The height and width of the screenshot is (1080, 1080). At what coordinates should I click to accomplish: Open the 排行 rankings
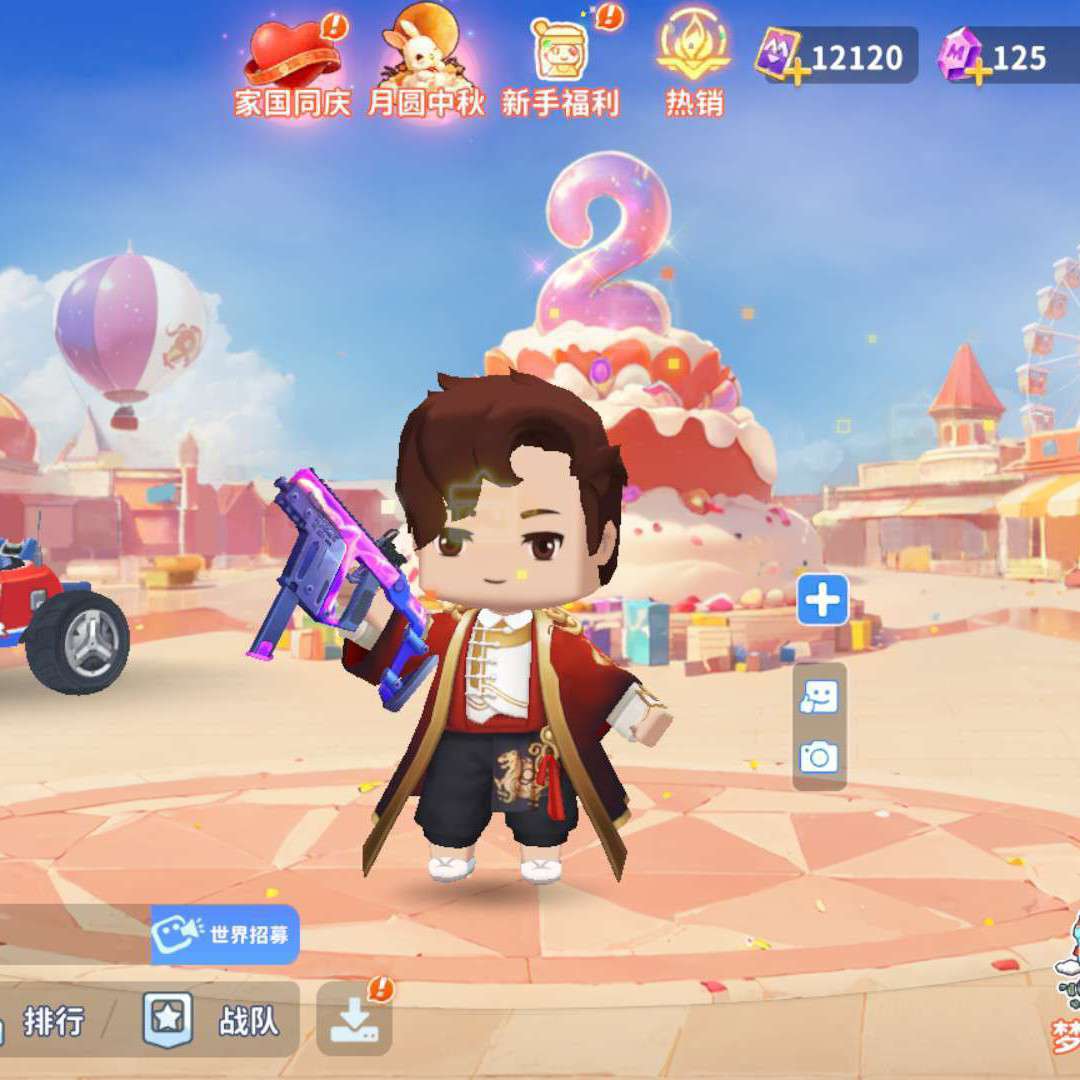pyautogui.click(x=52, y=1021)
